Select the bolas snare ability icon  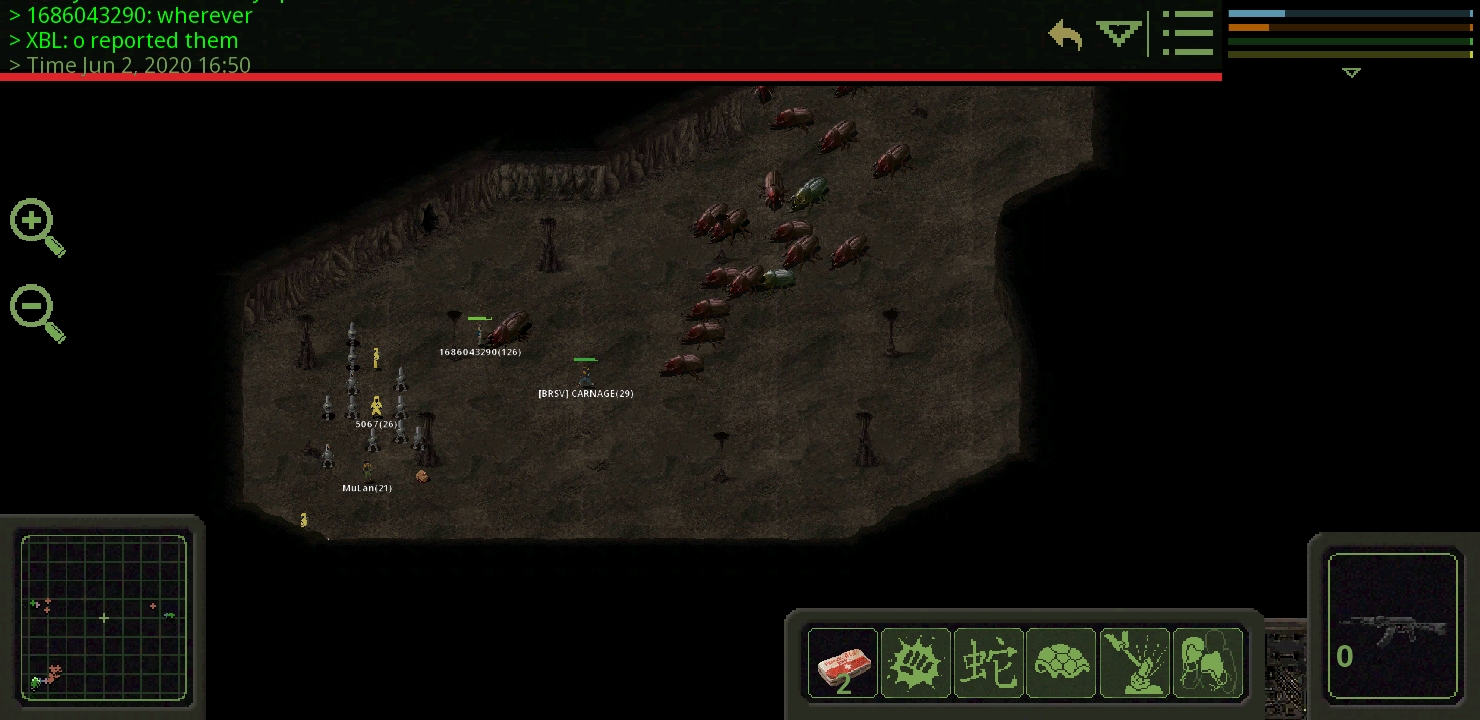(x=1207, y=662)
